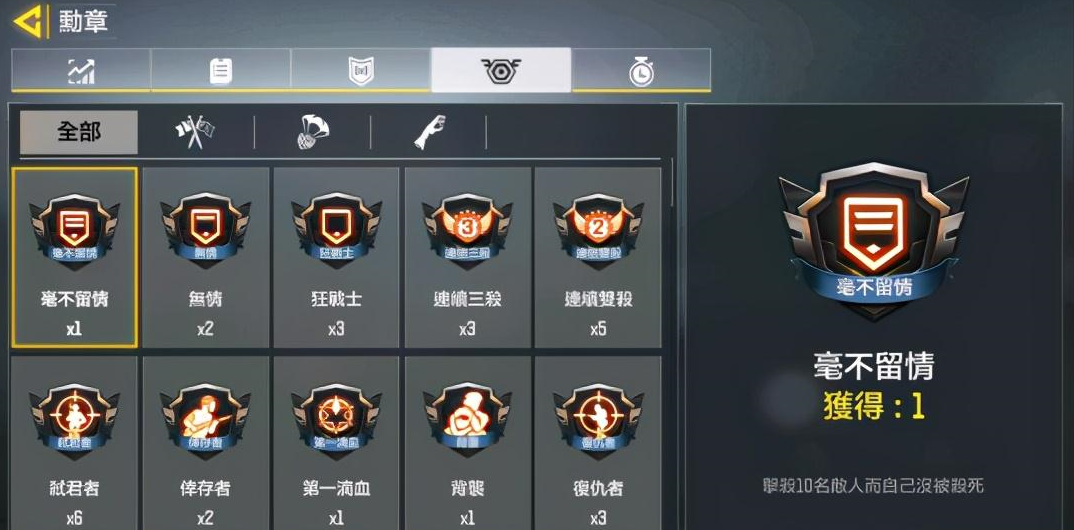1074x530 pixels.
Task: View the 連續雙殺 medal
Action: [598, 257]
